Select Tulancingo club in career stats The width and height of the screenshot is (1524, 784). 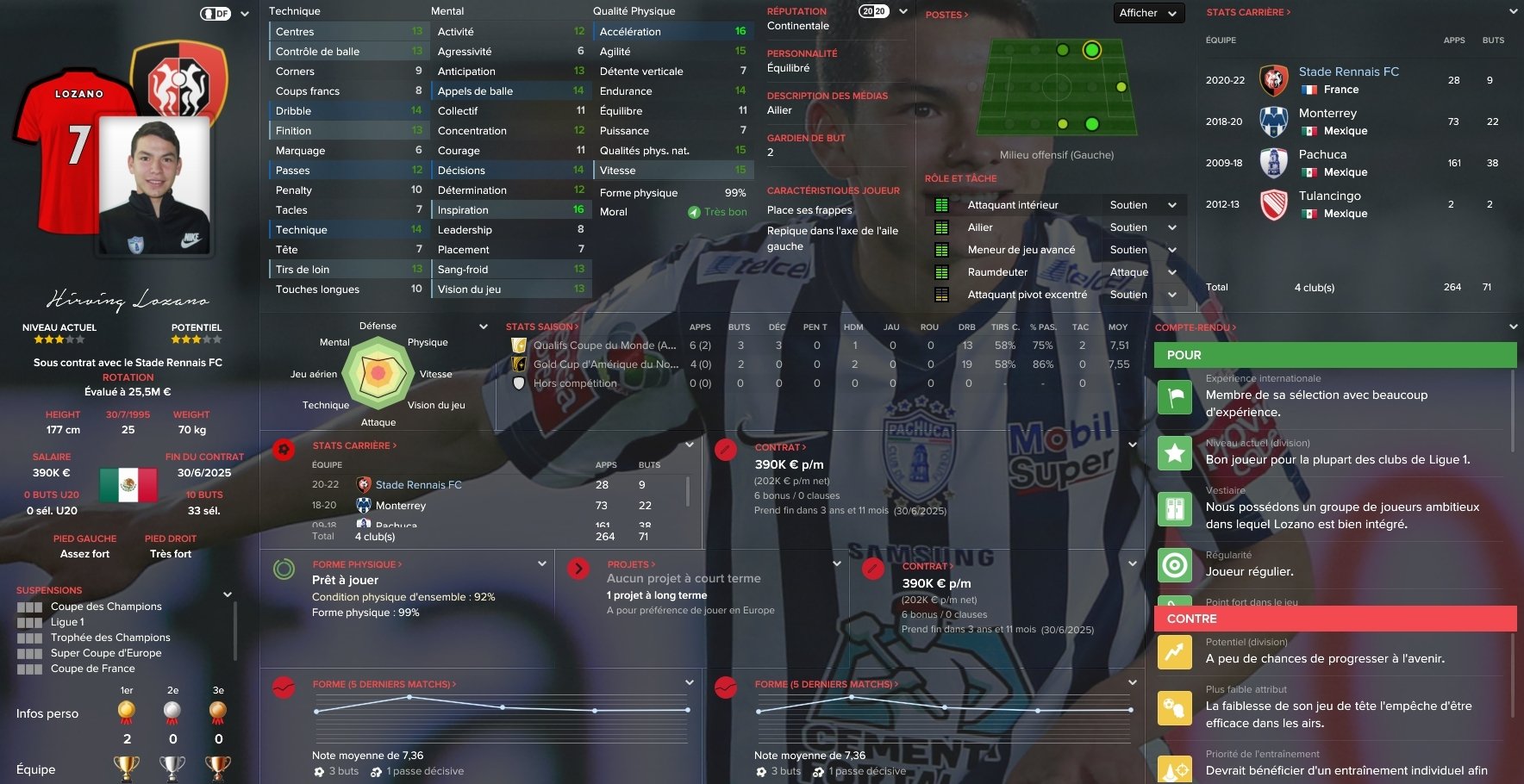click(1329, 196)
